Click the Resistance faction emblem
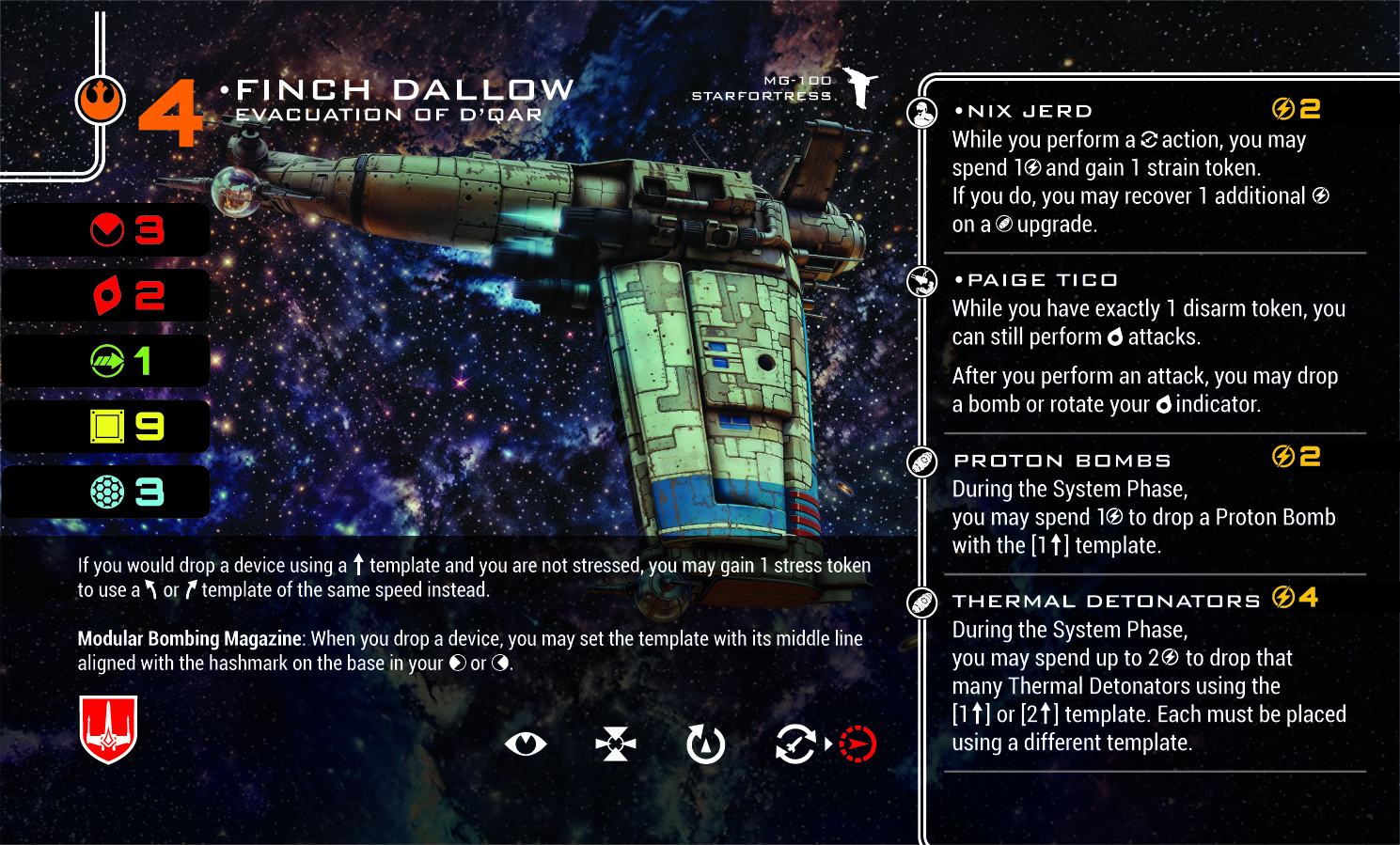 click(100, 101)
